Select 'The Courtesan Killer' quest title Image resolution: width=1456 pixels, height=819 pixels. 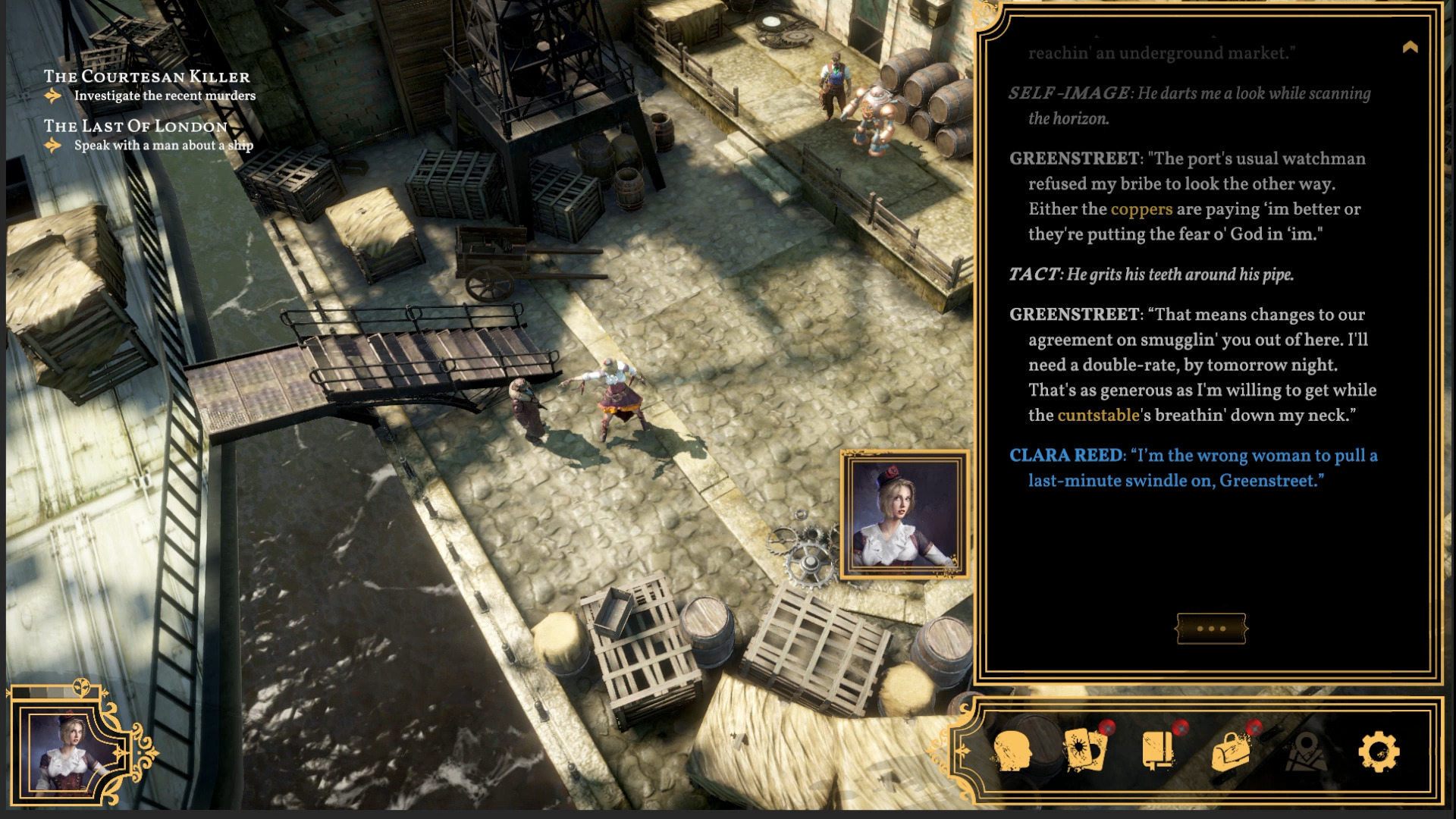tap(146, 76)
